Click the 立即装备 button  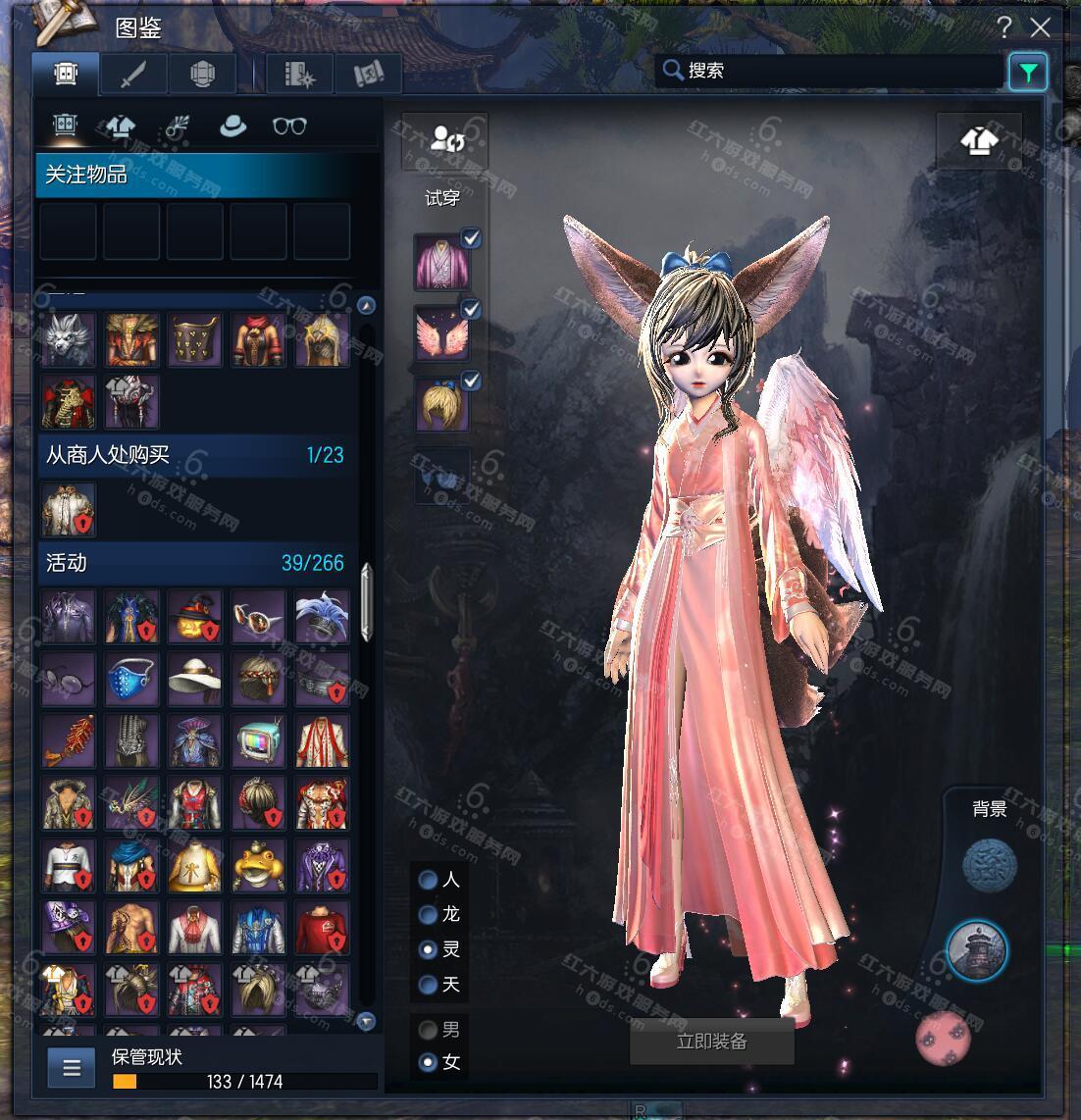(x=711, y=1042)
